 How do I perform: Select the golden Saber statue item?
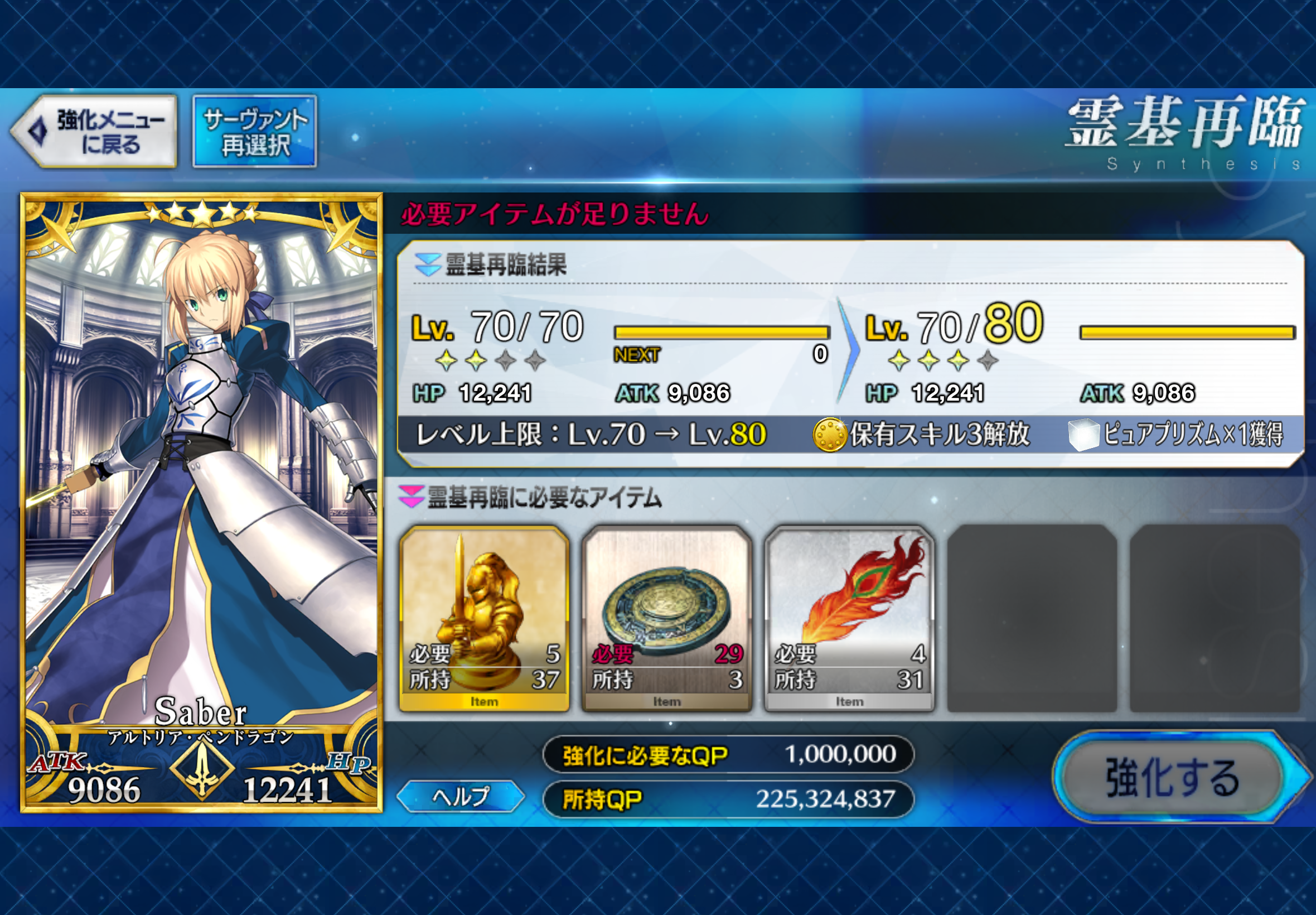pos(484,618)
